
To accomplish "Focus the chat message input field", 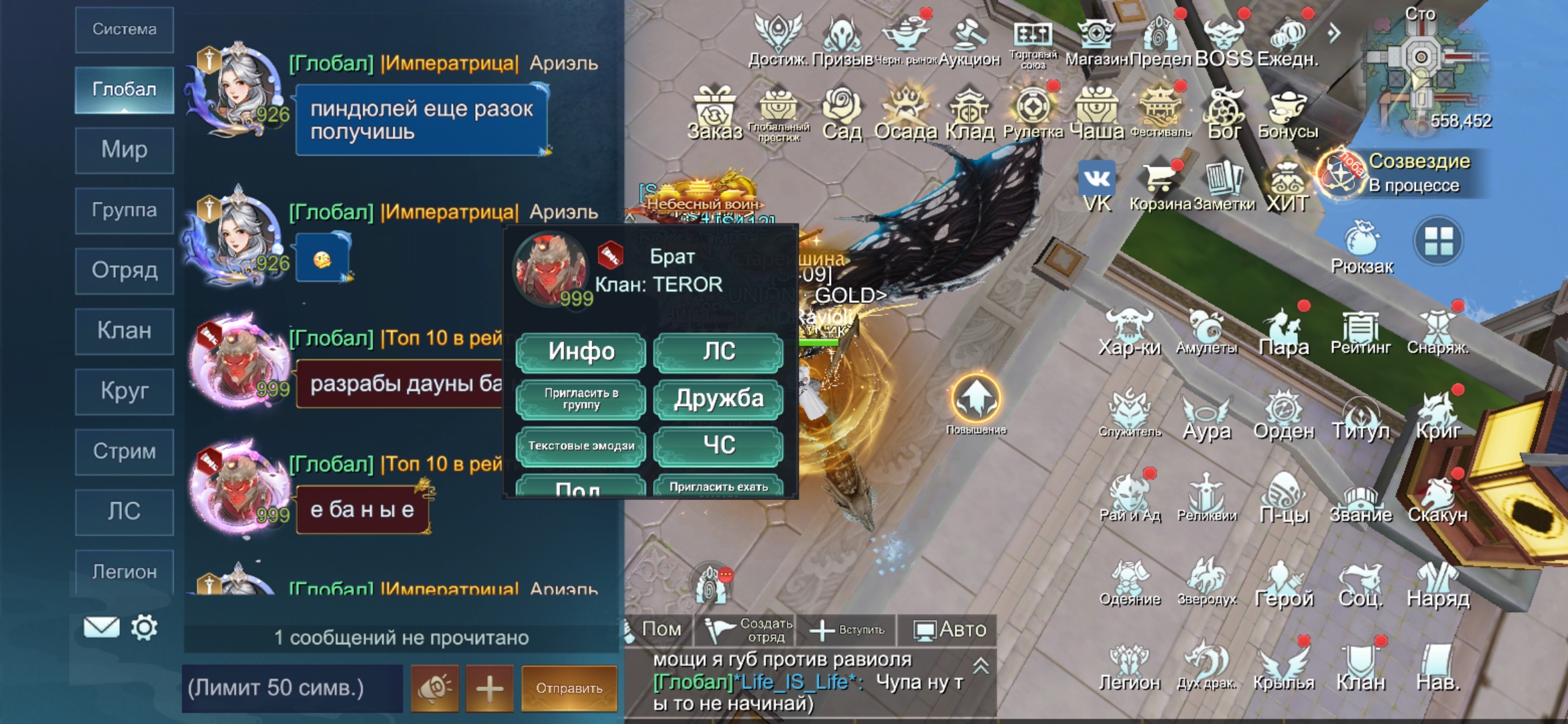I will tap(292, 688).
